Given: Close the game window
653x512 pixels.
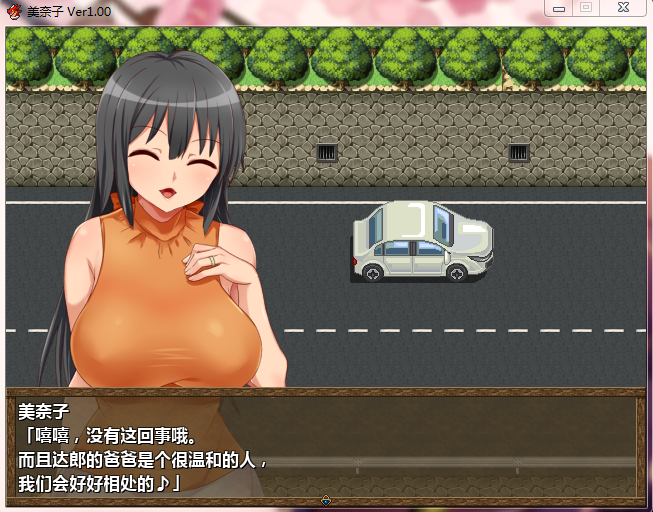Looking at the screenshot, I should point(622,8).
